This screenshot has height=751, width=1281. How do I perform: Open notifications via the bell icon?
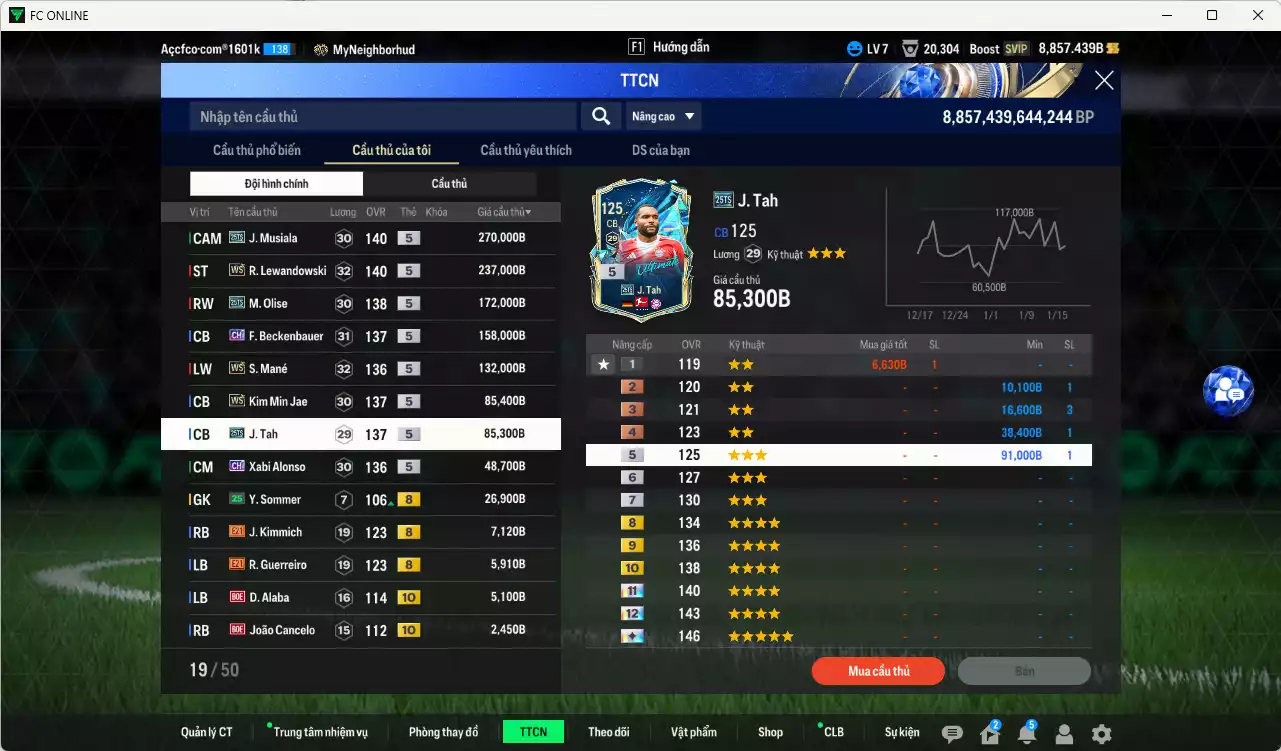click(x=1026, y=734)
